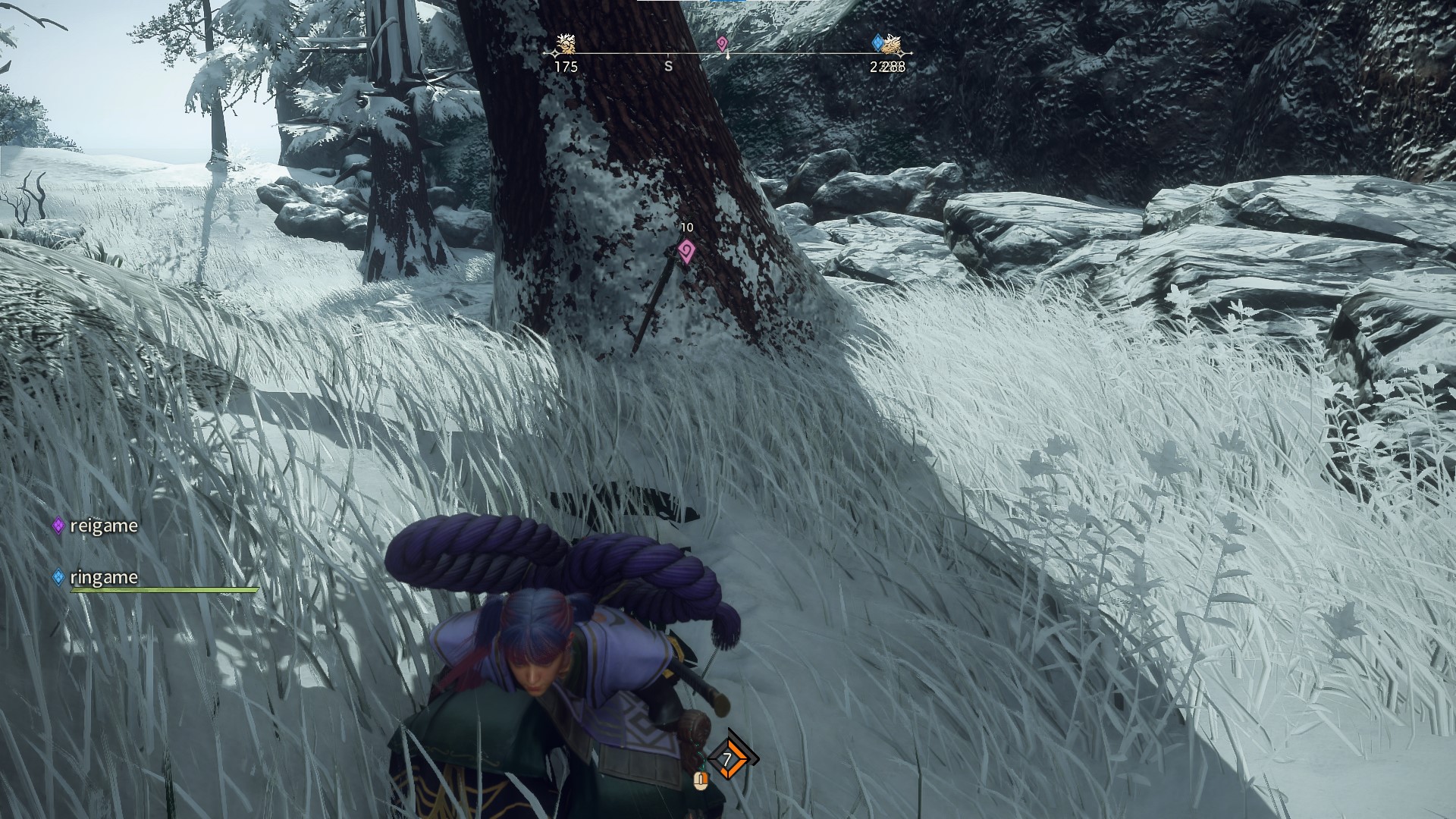Click the orange diamond item counter showing 7
The width and height of the screenshot is (1456, 819).
pyautogui.click(x=728, y=759)
